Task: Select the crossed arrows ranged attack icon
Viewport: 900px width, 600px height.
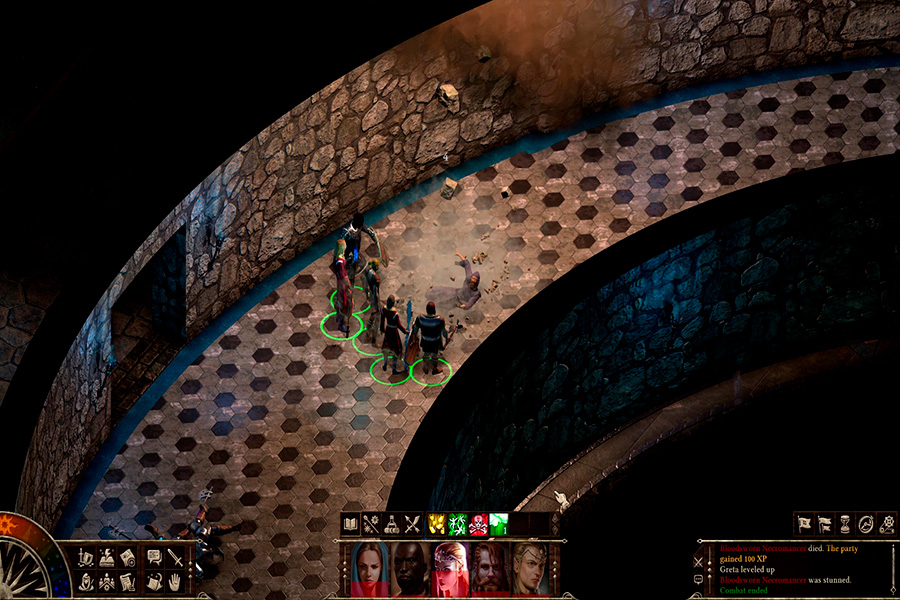Action: [x=411, y=523]
